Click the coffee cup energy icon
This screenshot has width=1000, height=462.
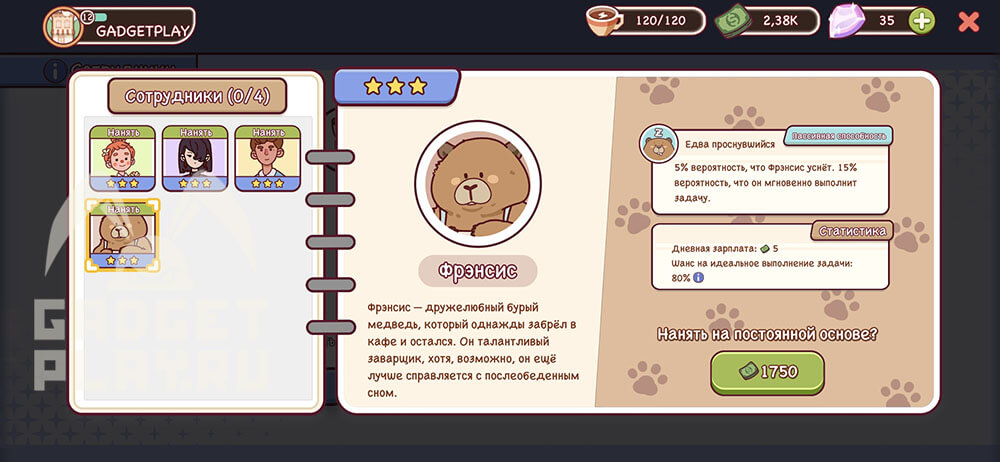[x=605, y=20]
